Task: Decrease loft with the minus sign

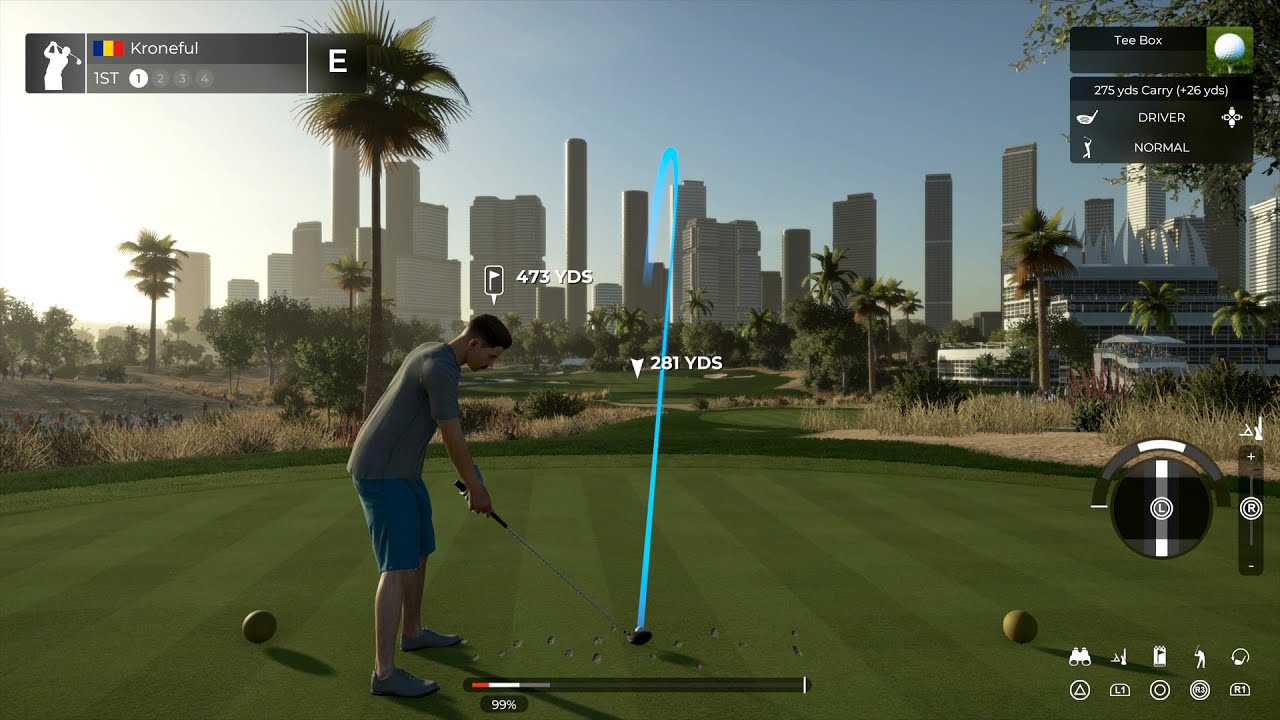Action: click(x=1251, y=567)
